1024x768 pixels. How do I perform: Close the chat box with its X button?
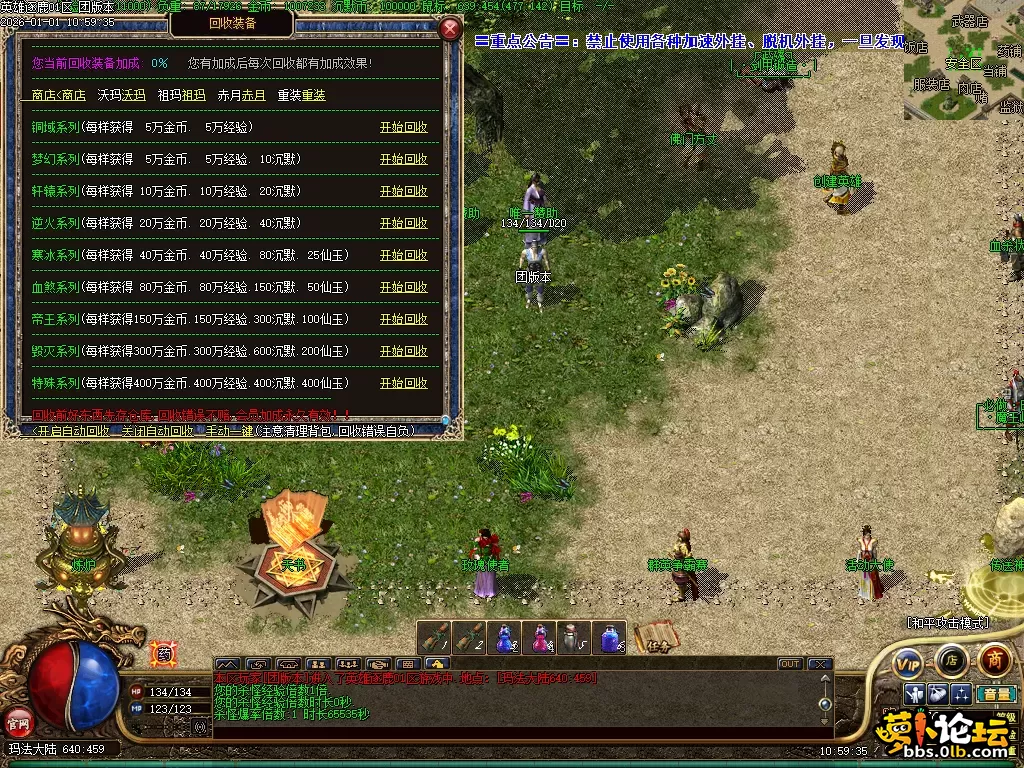pos(820,664)
